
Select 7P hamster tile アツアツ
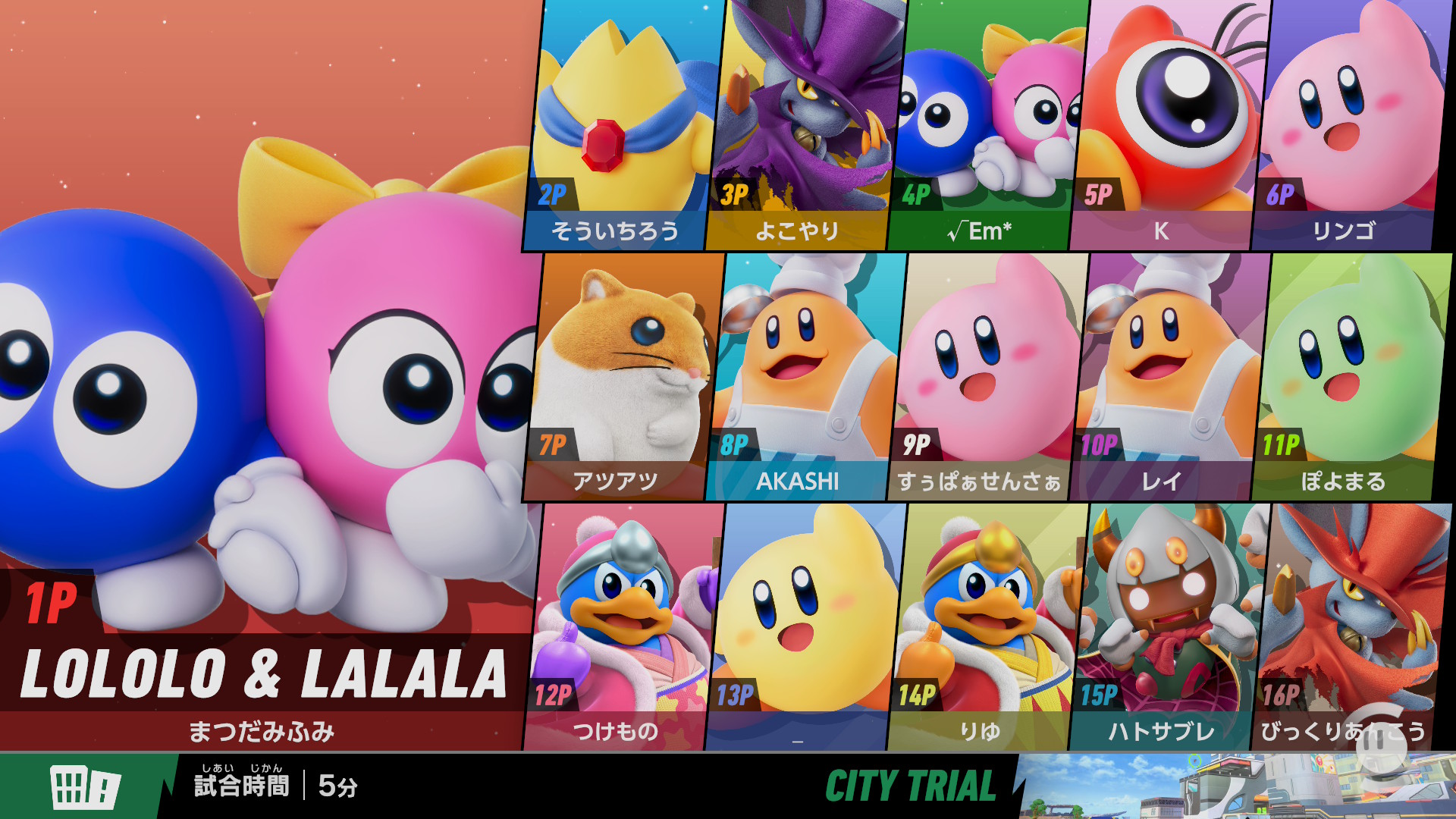coord(622,375)
